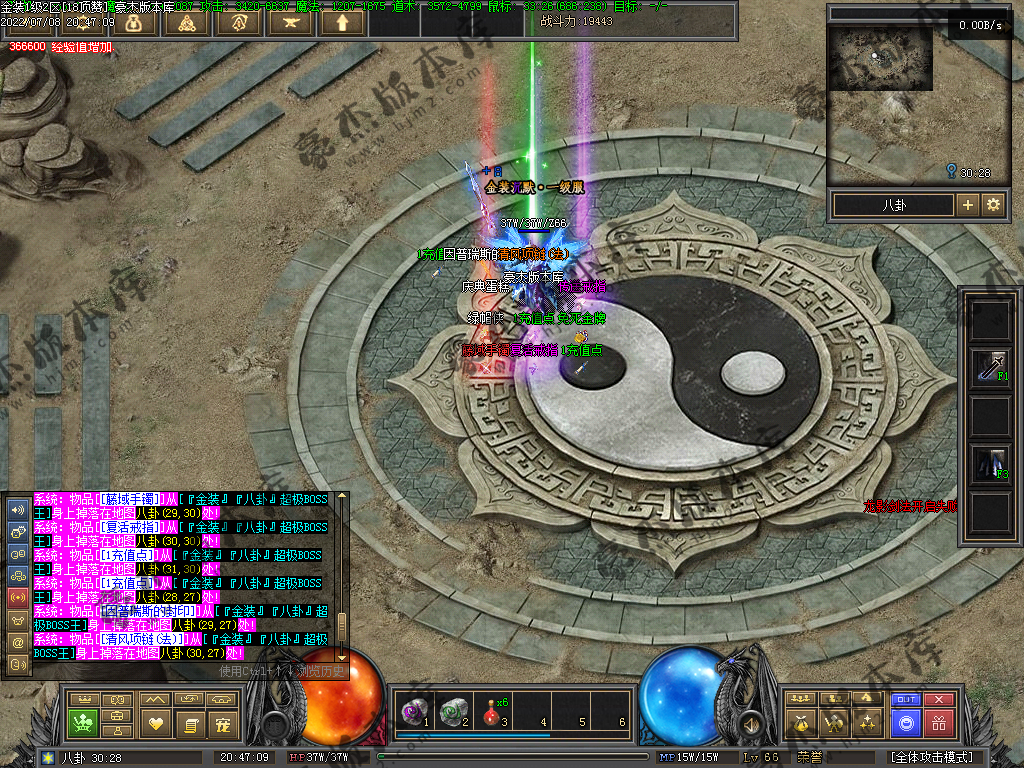Click the red X exit button
The image size is (1024, 768).
pyautogui.click(x=938, y=700)
